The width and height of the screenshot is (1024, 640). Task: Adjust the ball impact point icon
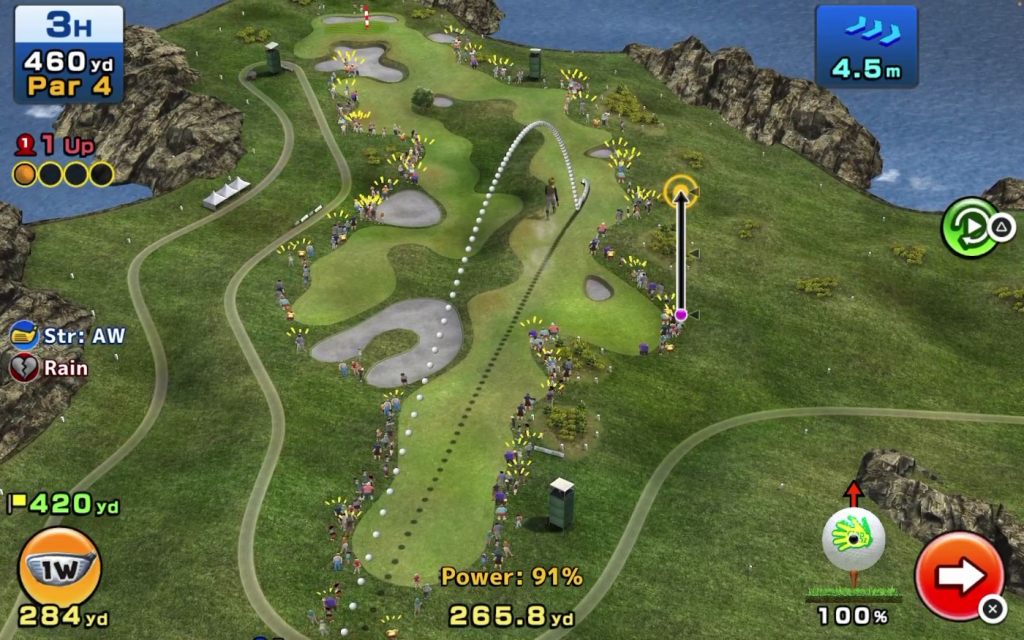[853, 540]
